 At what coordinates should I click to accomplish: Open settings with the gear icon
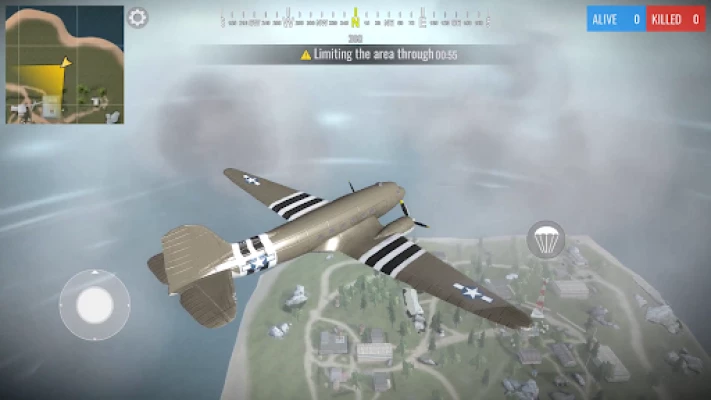click(138, 18)
